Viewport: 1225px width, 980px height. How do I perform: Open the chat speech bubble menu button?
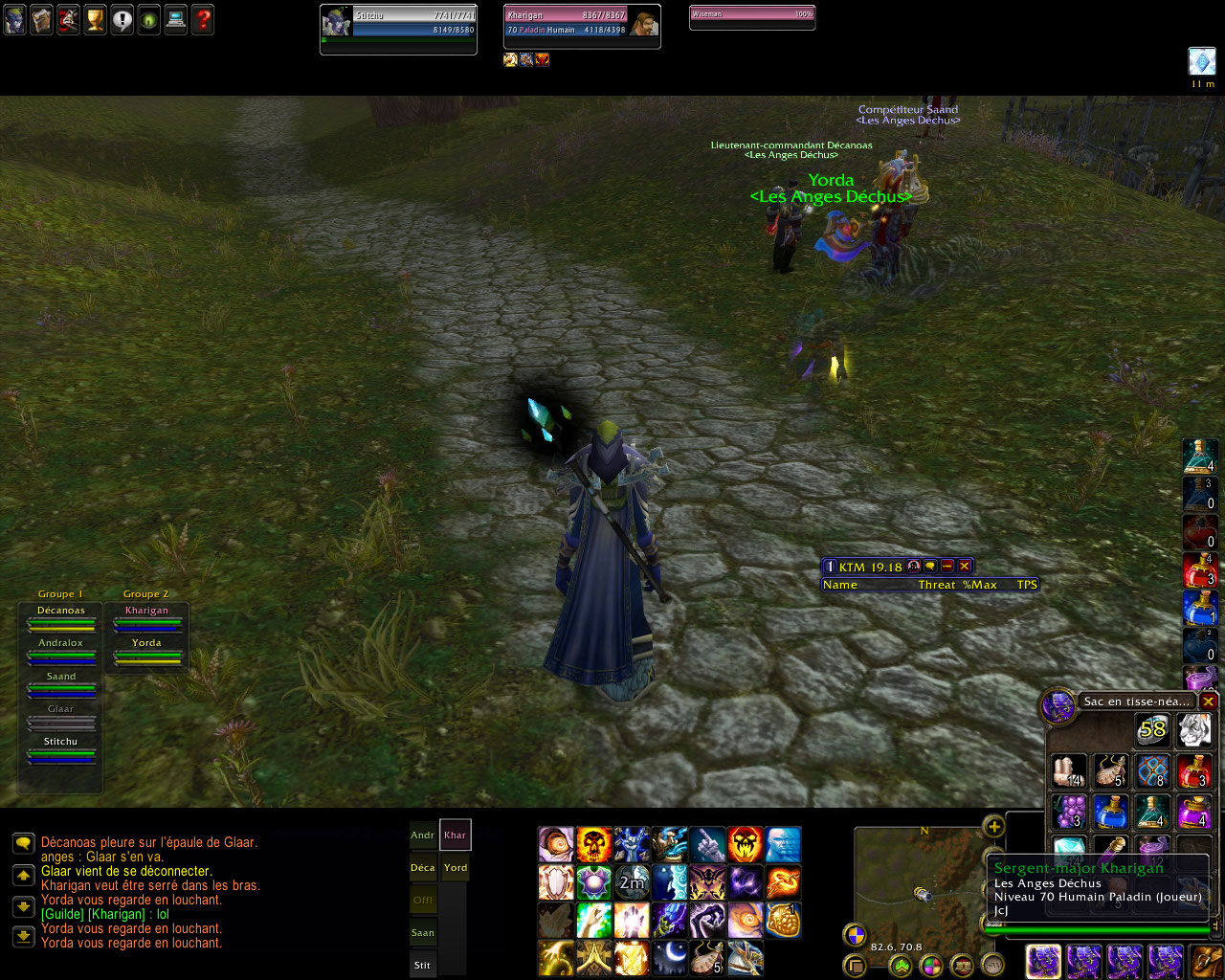pos(24,843)
